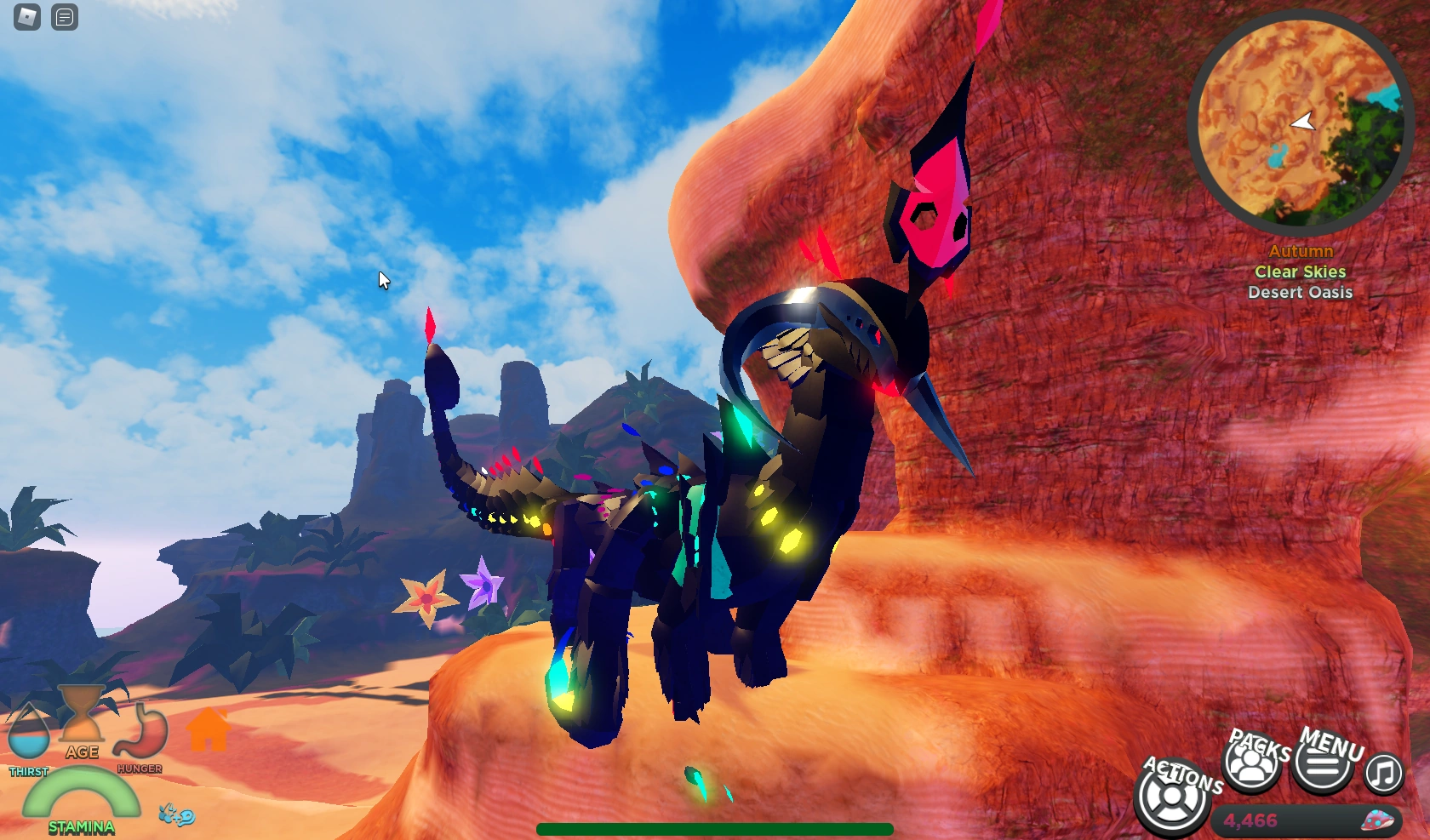This screenshot has height=840, width=1430.
Task: Click the Autumn season label
Action: tap(1301, 251)
